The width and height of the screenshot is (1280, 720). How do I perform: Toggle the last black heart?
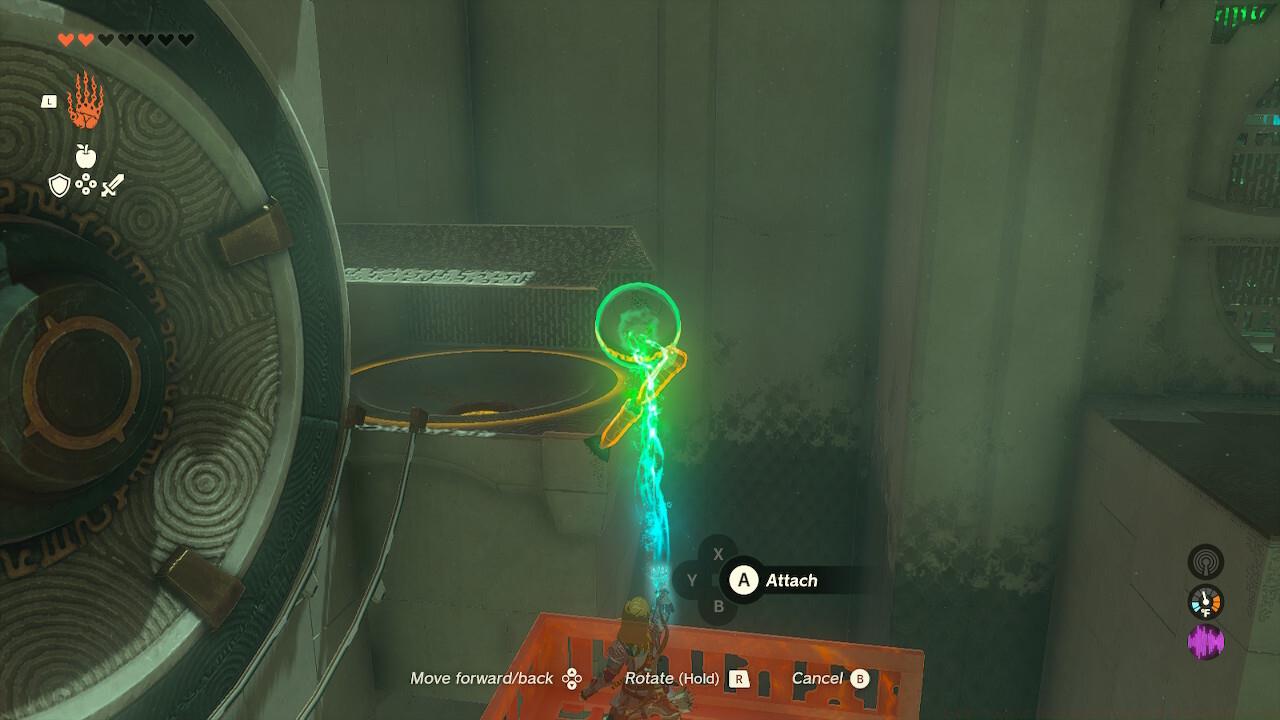(185, 39)
